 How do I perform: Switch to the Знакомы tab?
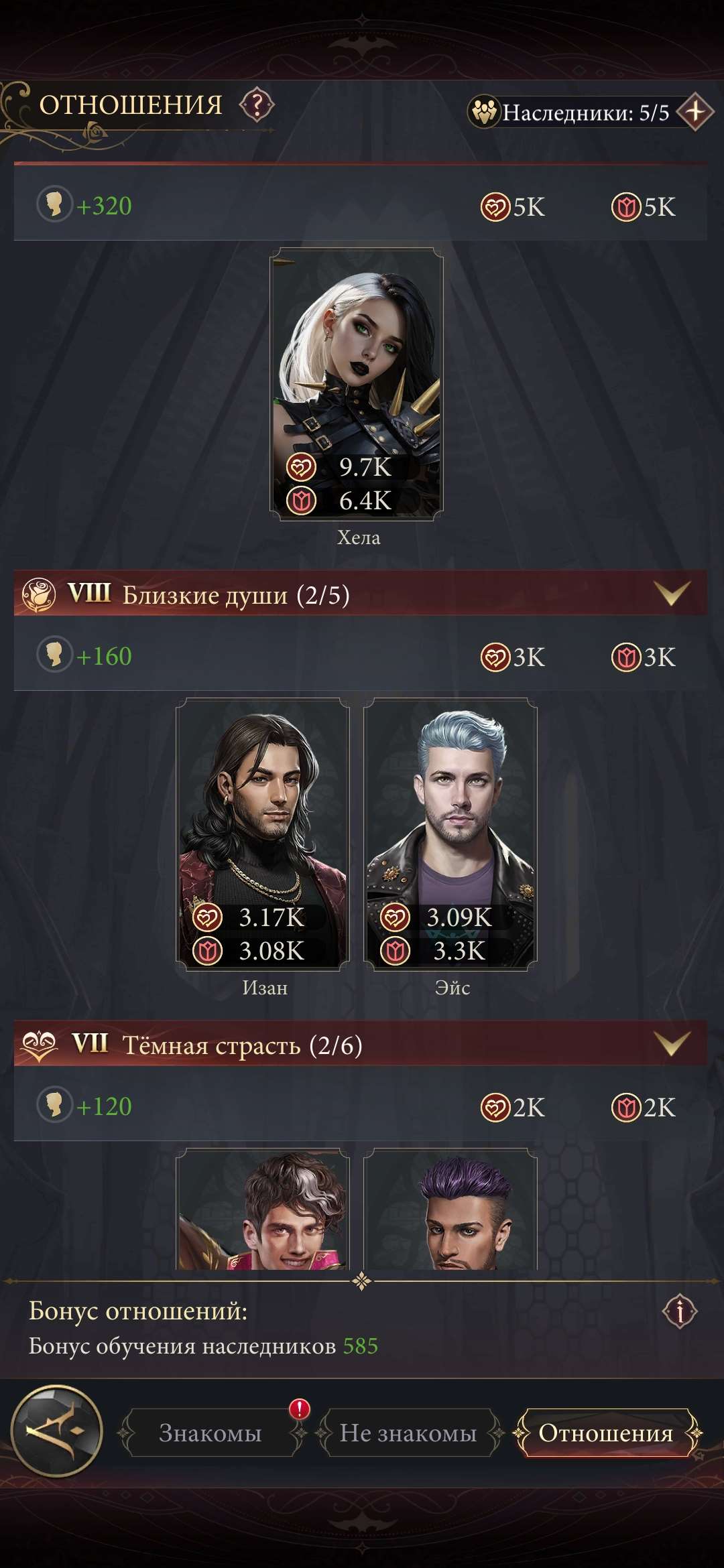[x=210, y=1433]
